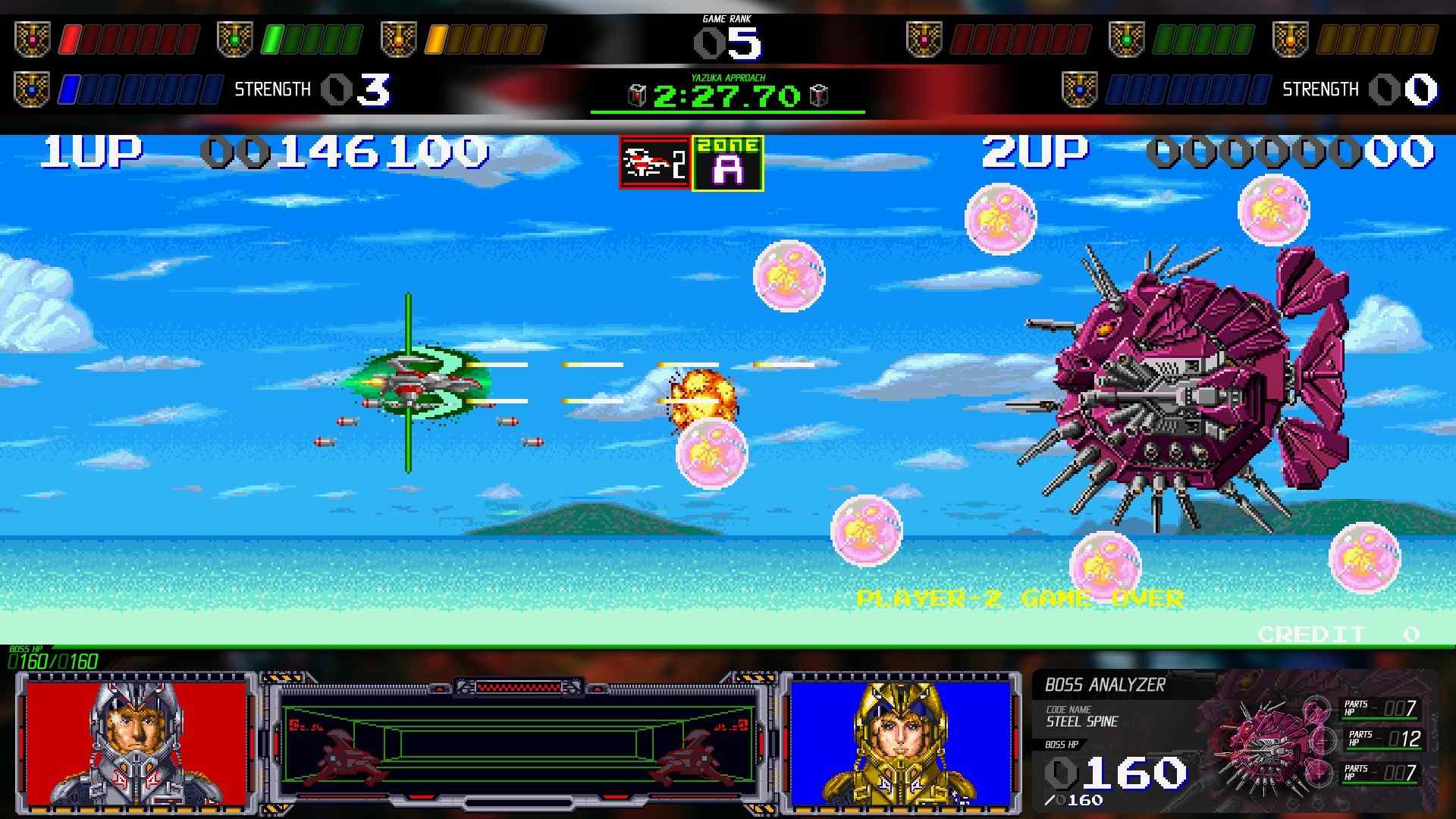Expand the BOSS ANALYZER panel
Viewport: 1456px width, 819px height.
pos(1103,685)
